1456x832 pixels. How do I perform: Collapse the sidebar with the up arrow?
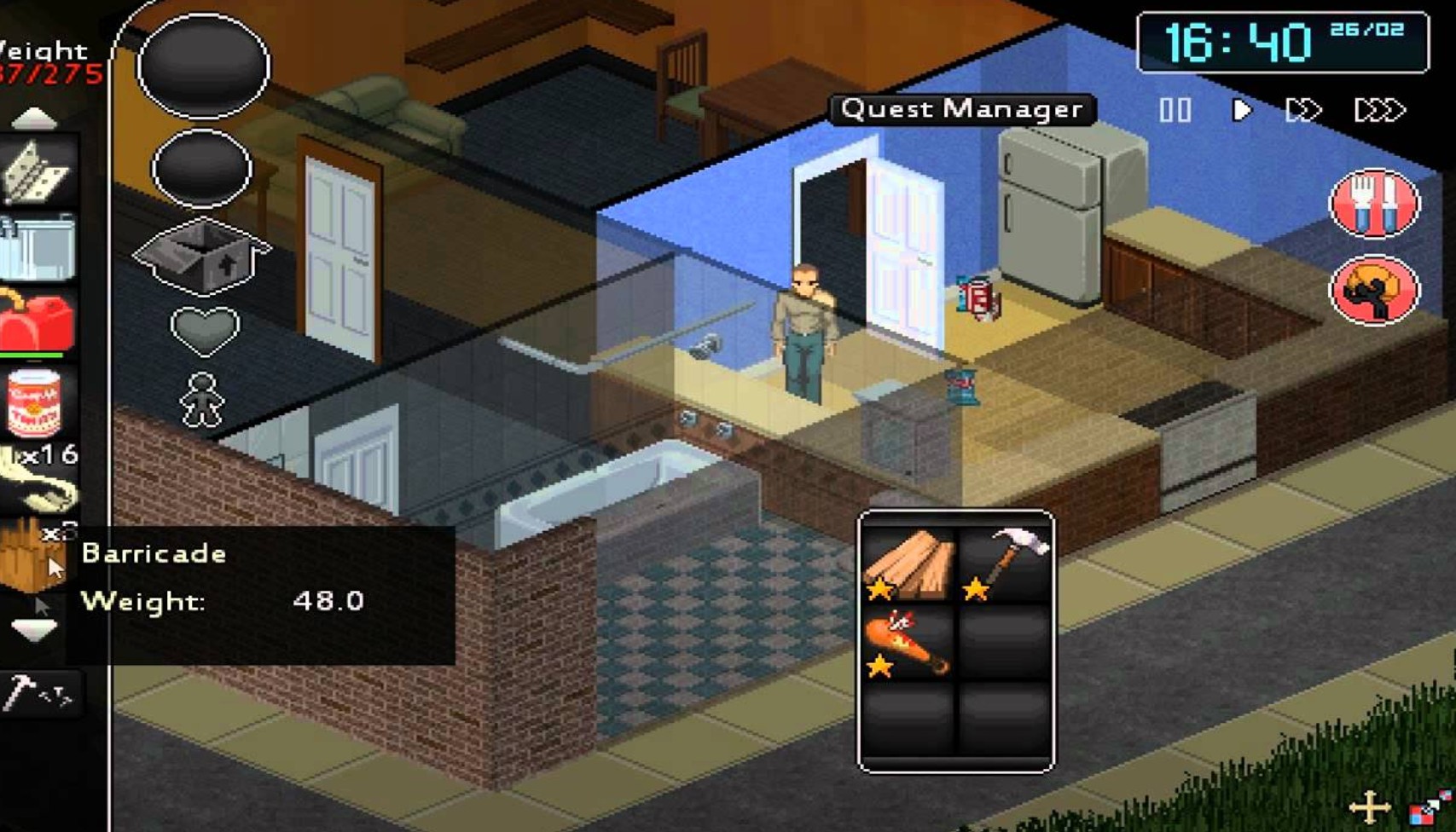coord(34,117)
